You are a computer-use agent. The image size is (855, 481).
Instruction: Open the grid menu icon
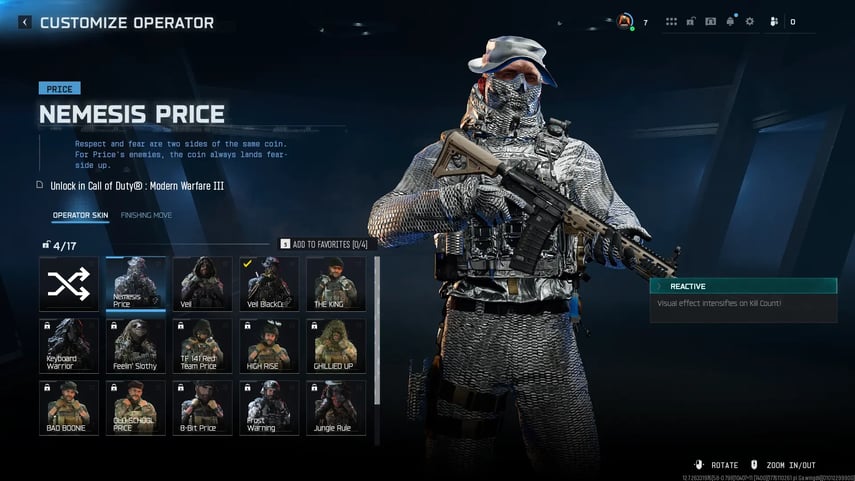tap(671, 21)
